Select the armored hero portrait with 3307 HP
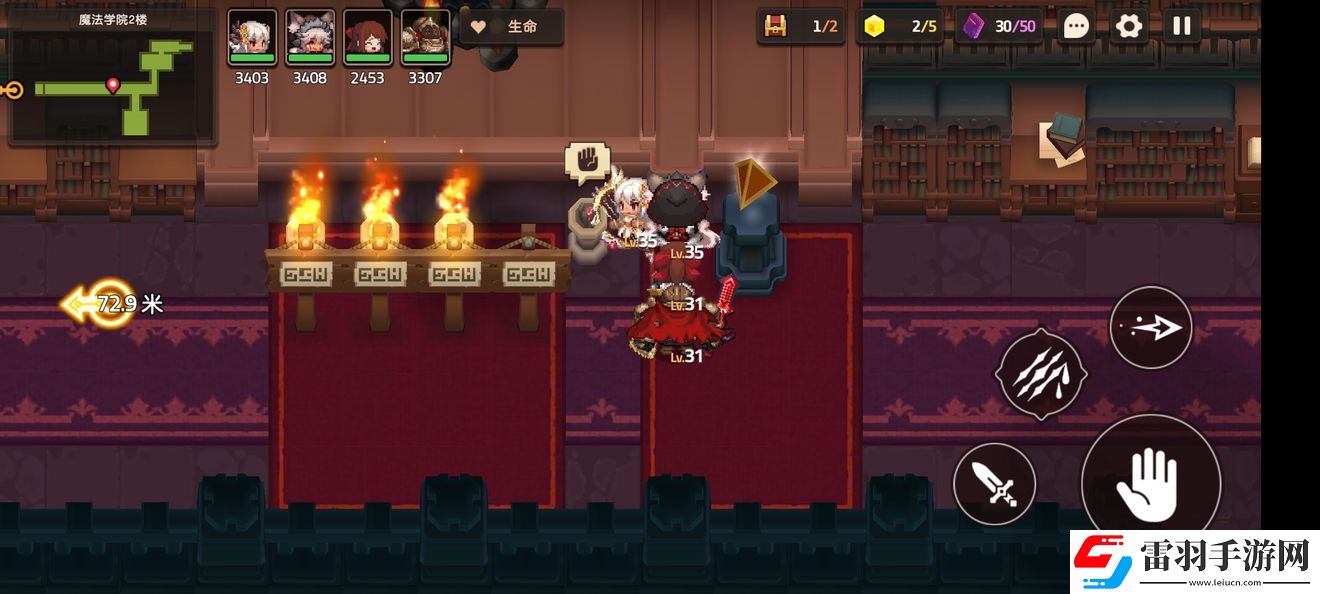Viewport: 1320px width, 594px height. point(425,38)
